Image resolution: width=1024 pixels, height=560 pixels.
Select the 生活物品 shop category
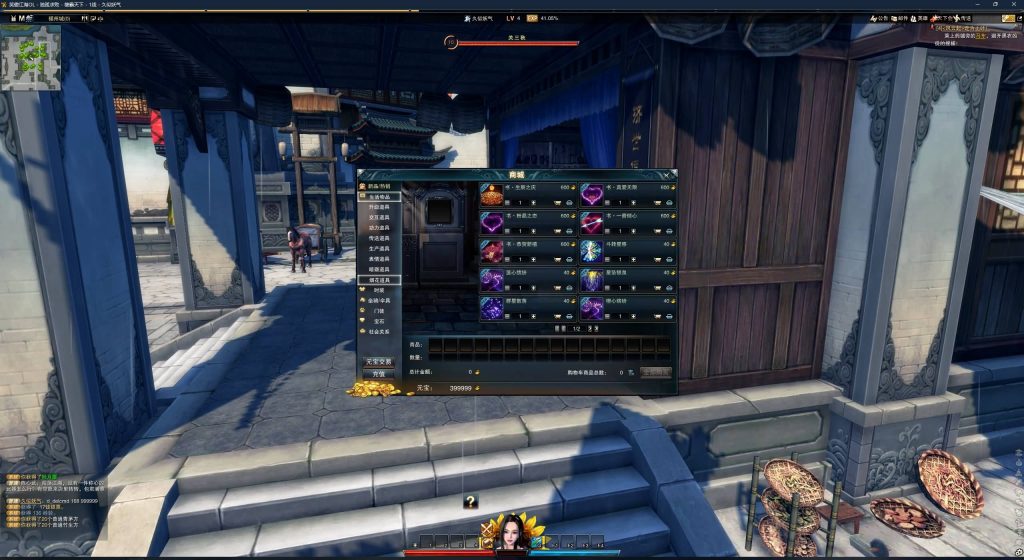(x=380, y=197)
